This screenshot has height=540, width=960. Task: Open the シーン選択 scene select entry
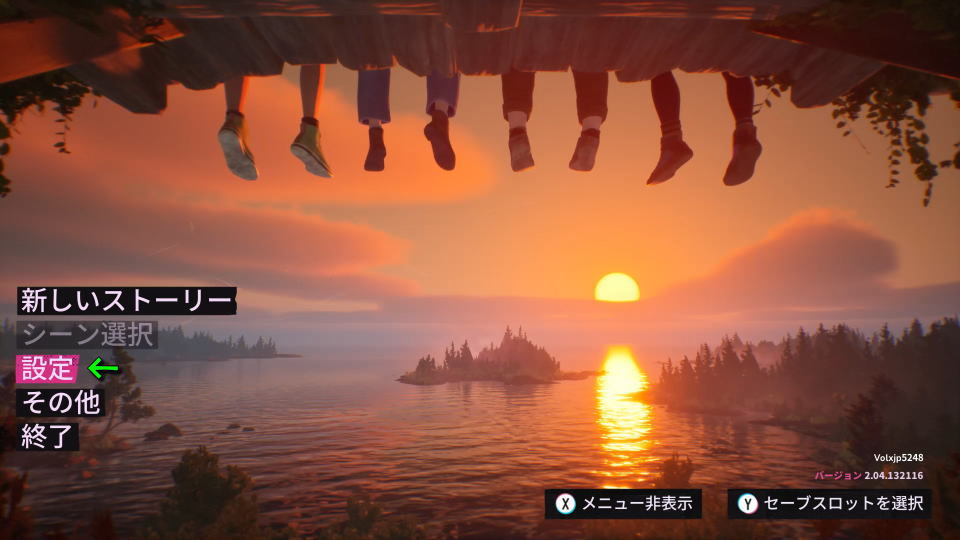pos(88,334)
